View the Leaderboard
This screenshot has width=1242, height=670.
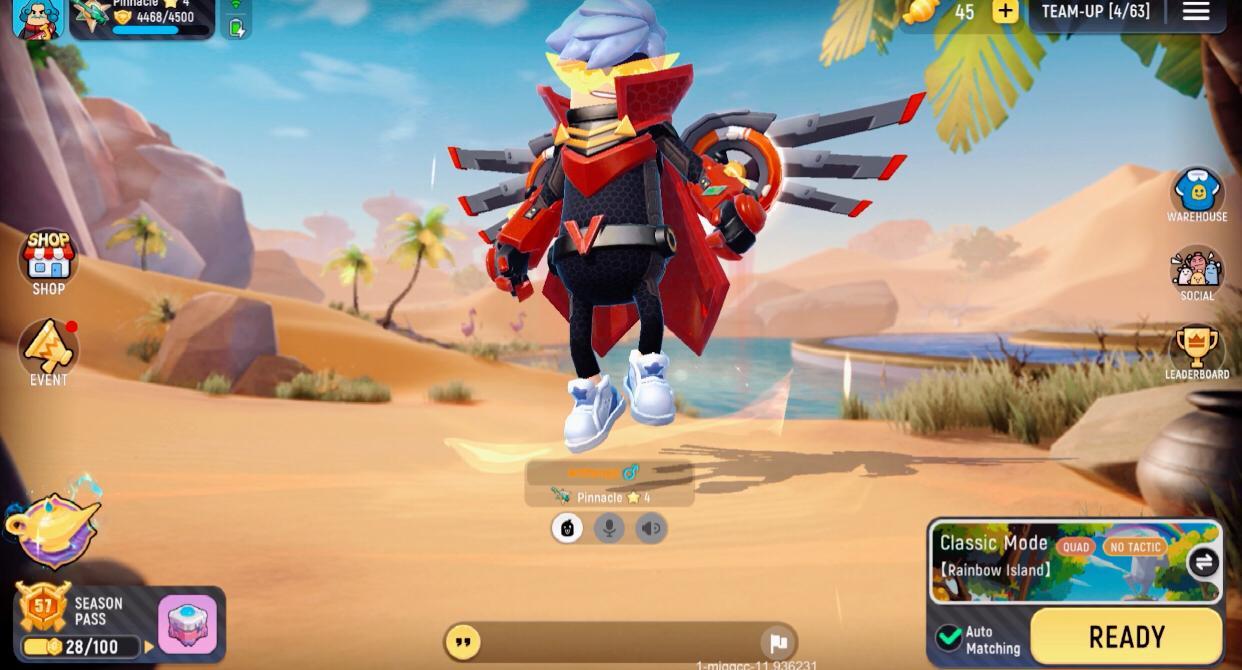click(x=1197, y=352)
